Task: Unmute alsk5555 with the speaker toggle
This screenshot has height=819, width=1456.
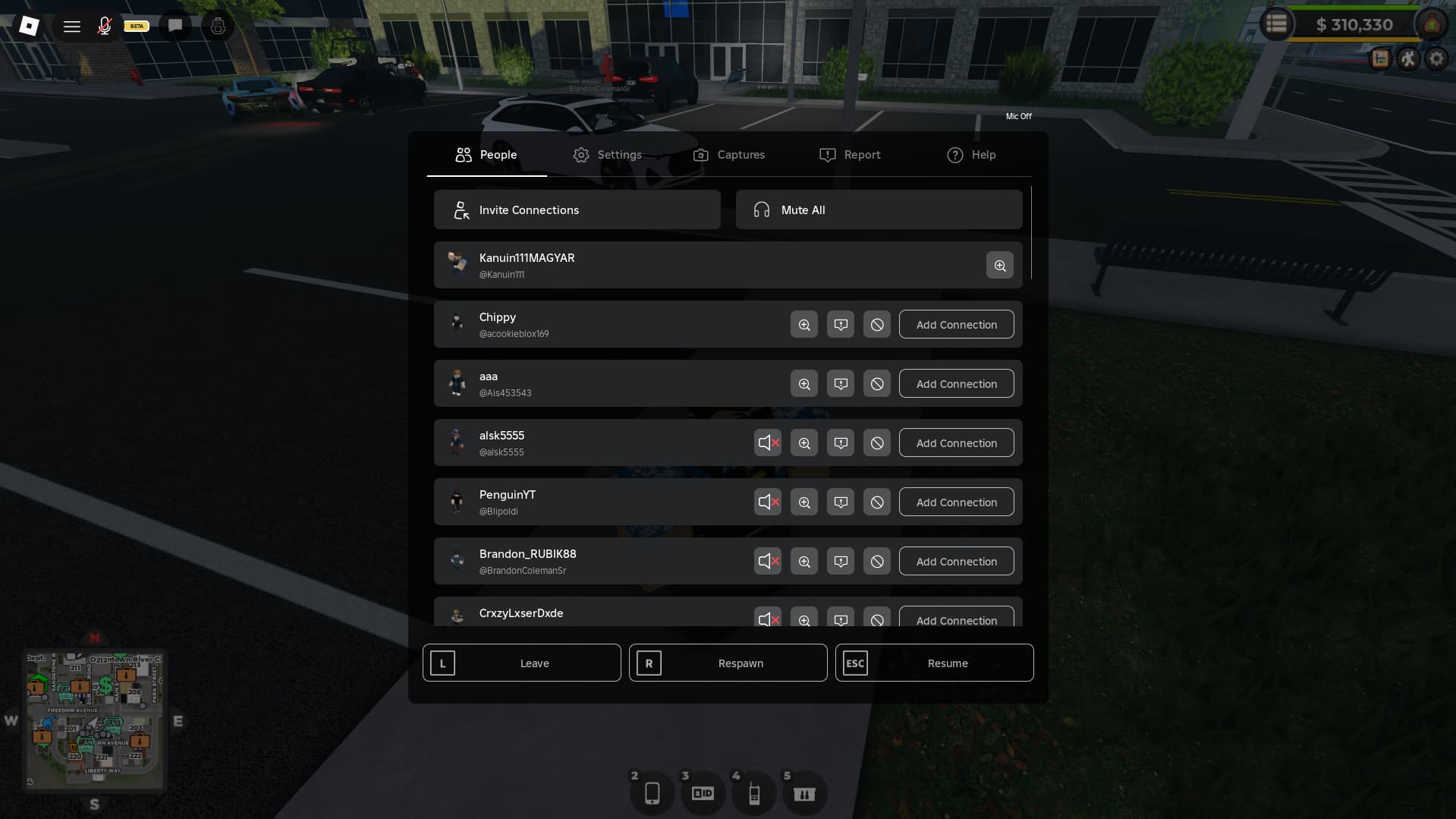Action: coord(767,443)
